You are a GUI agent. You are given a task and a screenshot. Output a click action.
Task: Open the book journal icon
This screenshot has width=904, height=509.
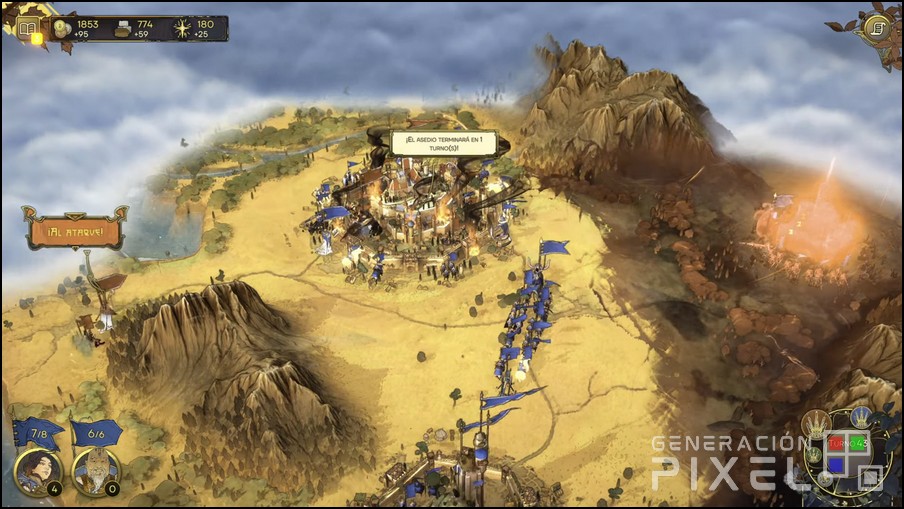pos(27,28)
